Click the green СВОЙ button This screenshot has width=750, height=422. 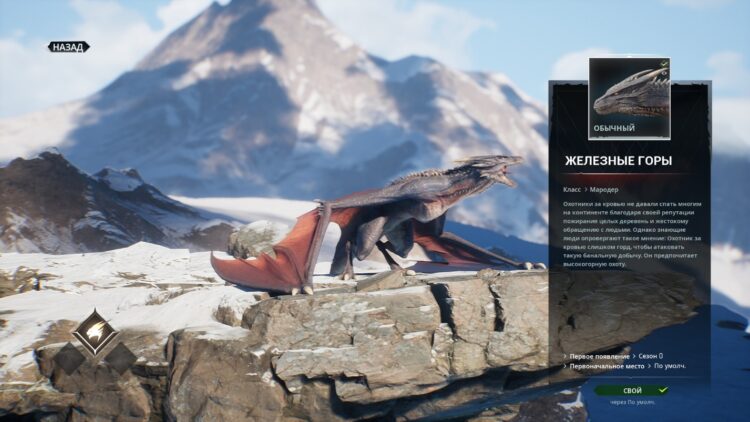coord(632,390)
